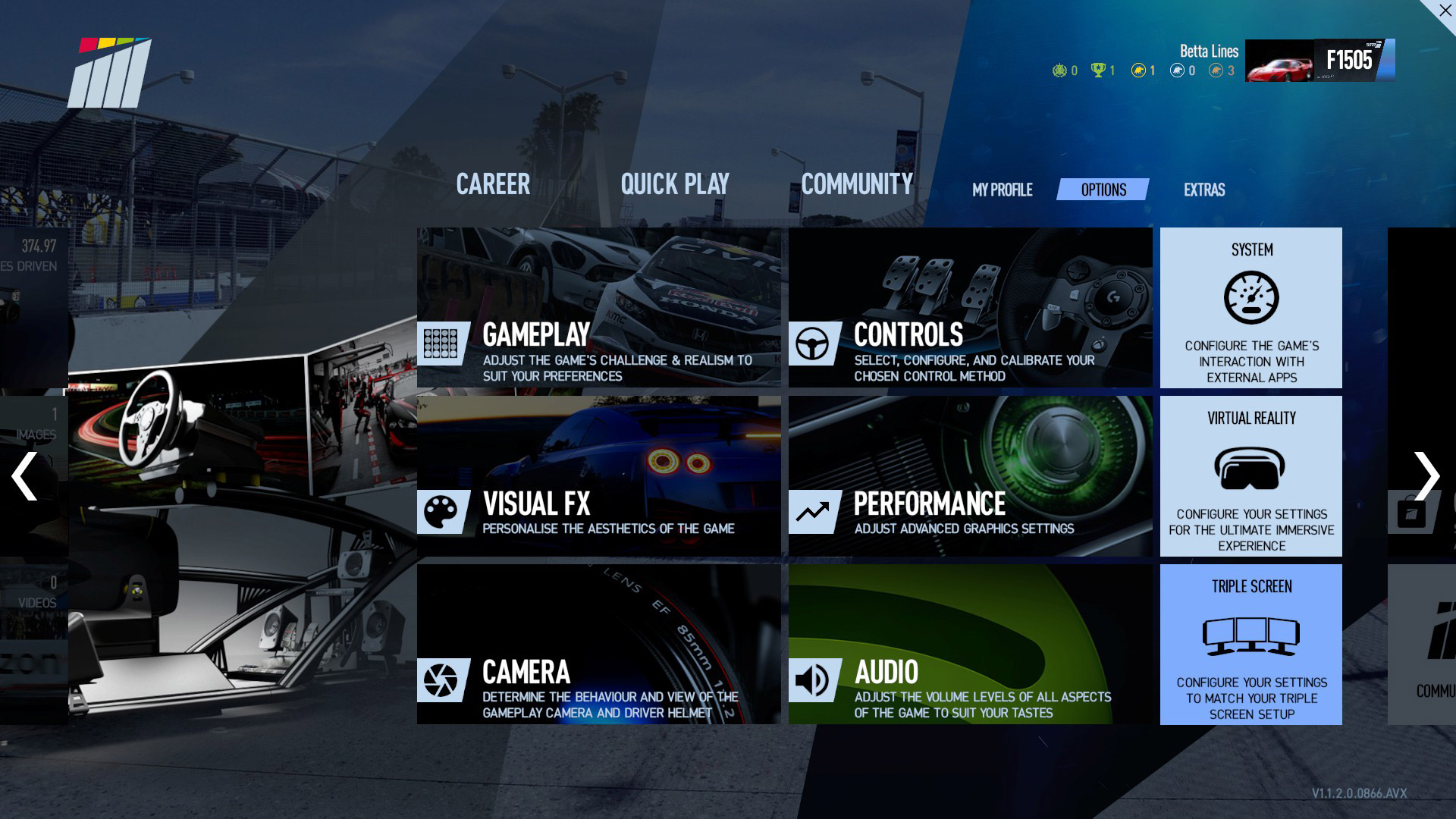
Task: Go to the Community section
Action: point(857,184)
